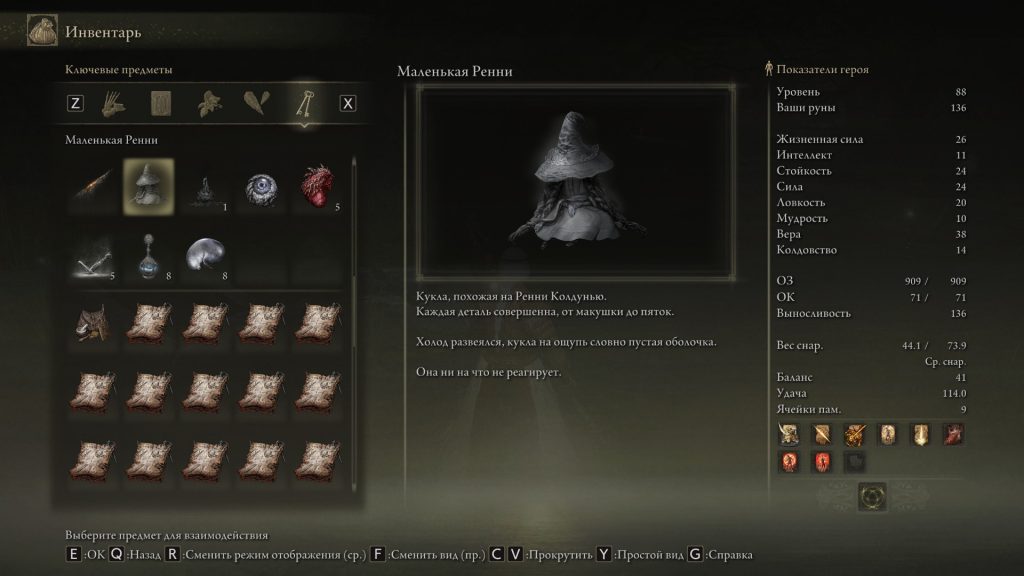Pick the silver larval tear item
Screen dimensions: 1024x576
[x=205, y=256]
